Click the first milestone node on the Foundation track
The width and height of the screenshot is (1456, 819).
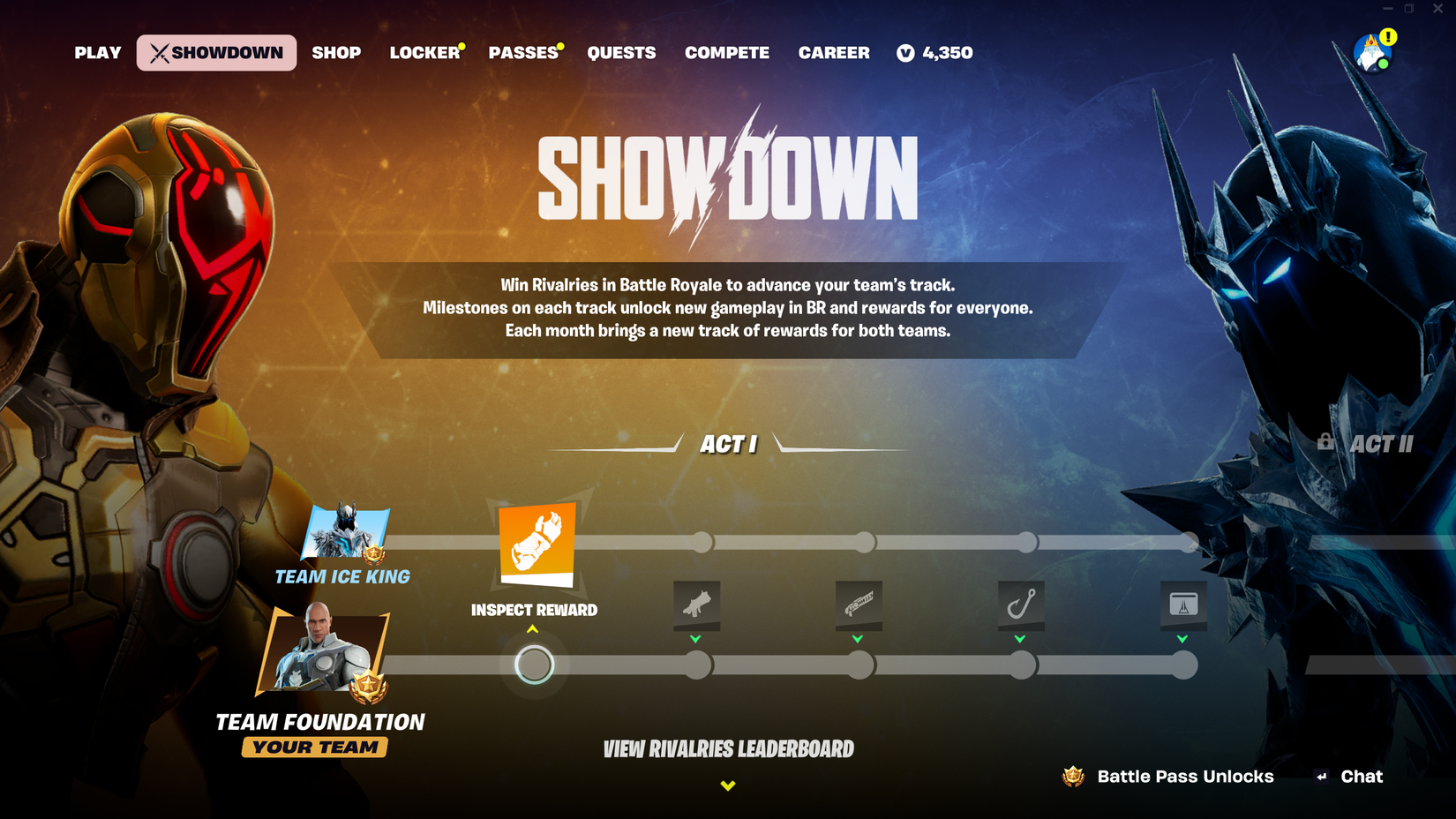pos(533,664)
